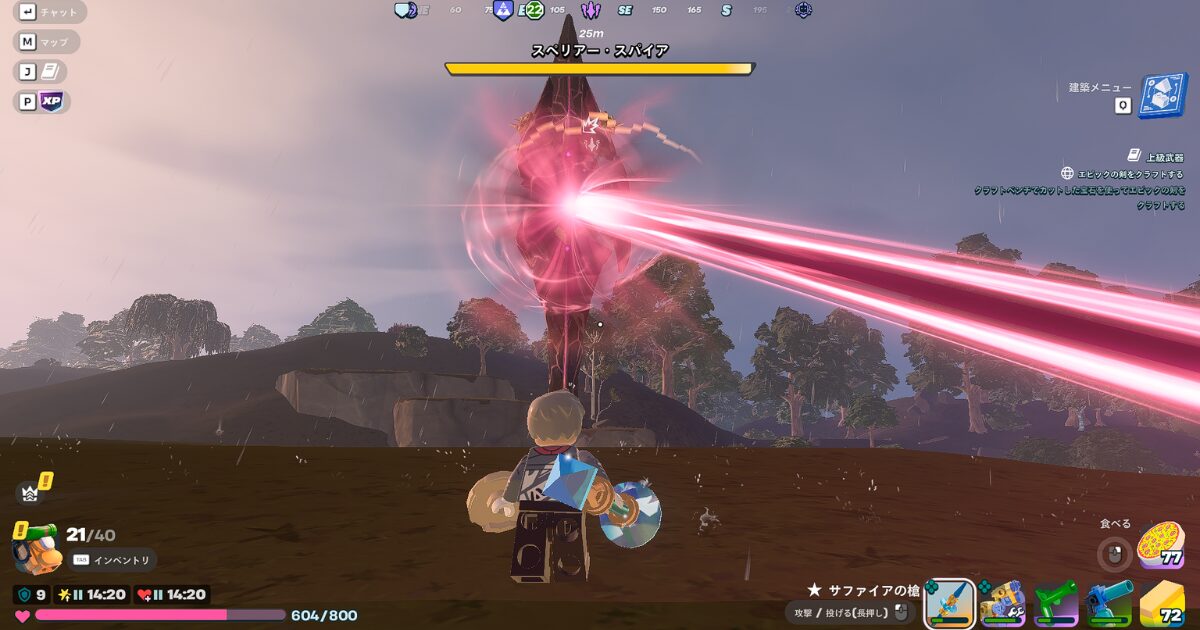Equip the green grappler hotbar item
This screenshot has height=630, width=1200.
[1056, 604]
